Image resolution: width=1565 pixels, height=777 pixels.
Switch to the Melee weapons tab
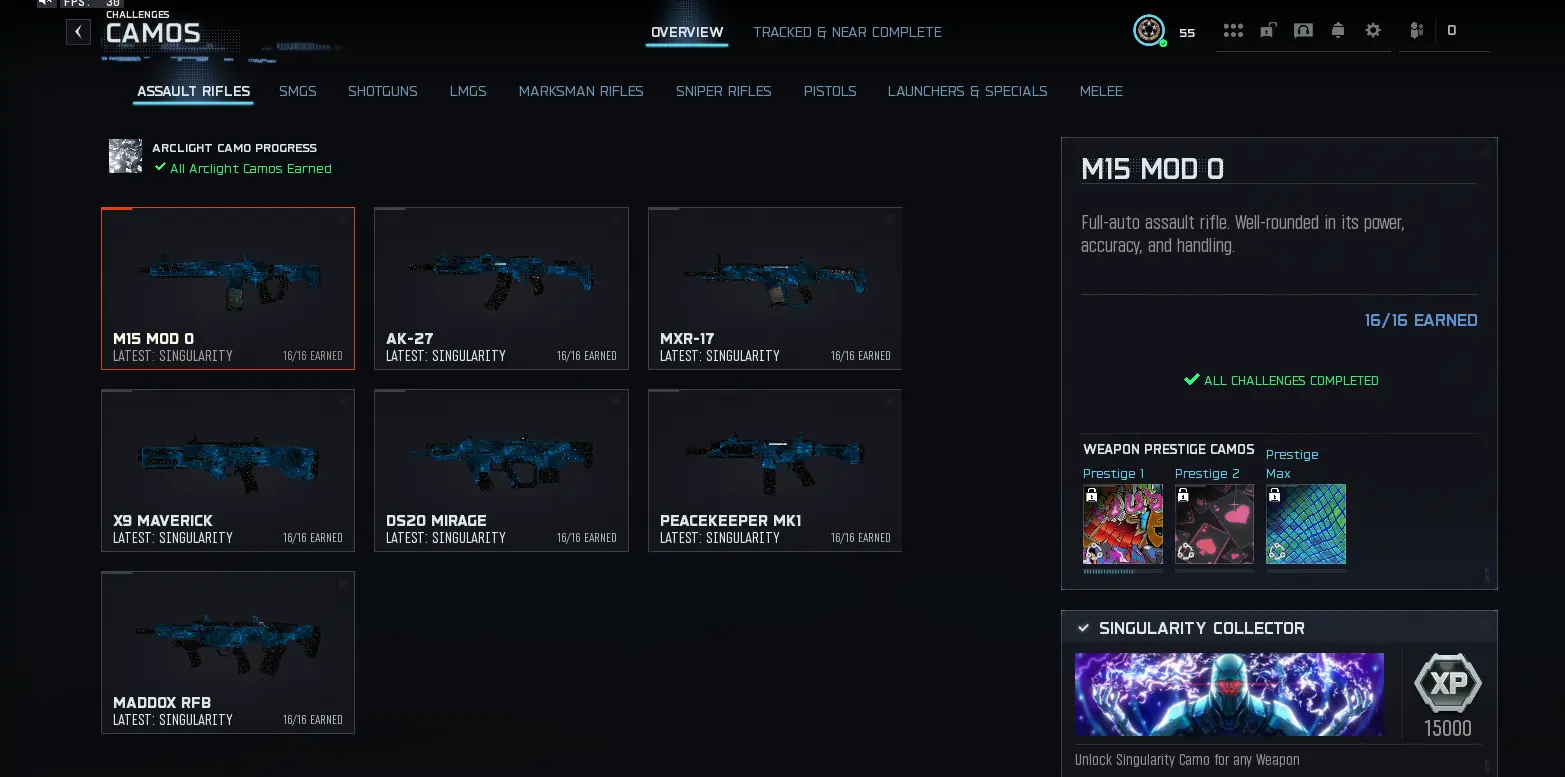[1101, 91]
